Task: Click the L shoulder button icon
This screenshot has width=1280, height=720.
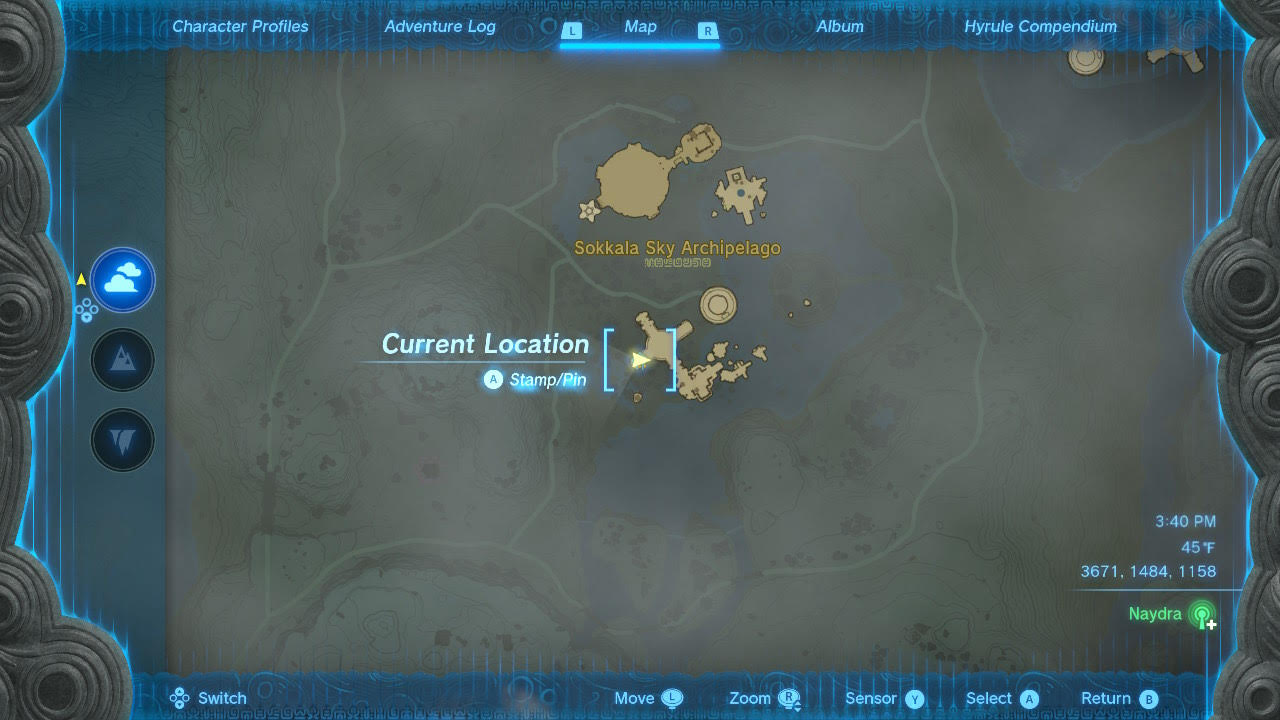Action: pos(572,31)
